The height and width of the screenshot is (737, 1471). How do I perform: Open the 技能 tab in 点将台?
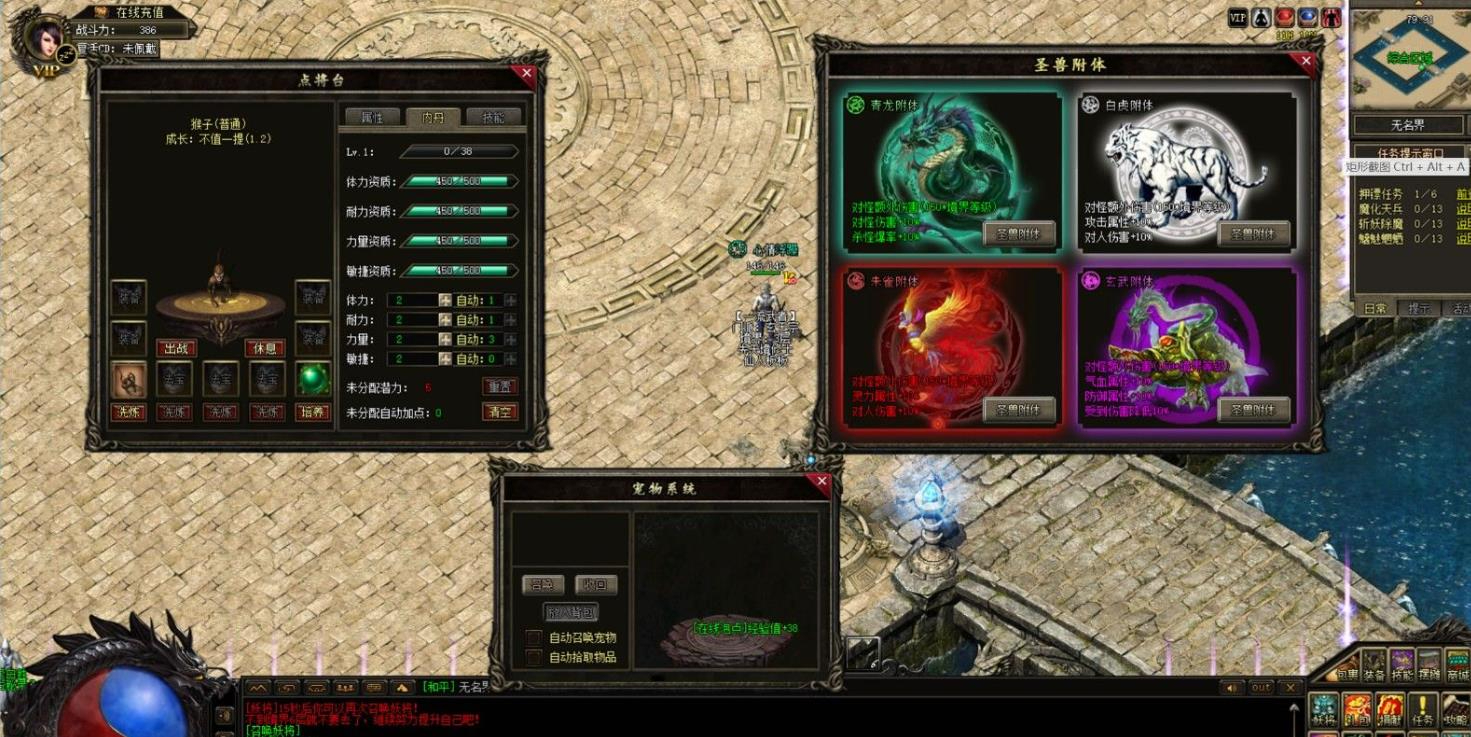493,117
